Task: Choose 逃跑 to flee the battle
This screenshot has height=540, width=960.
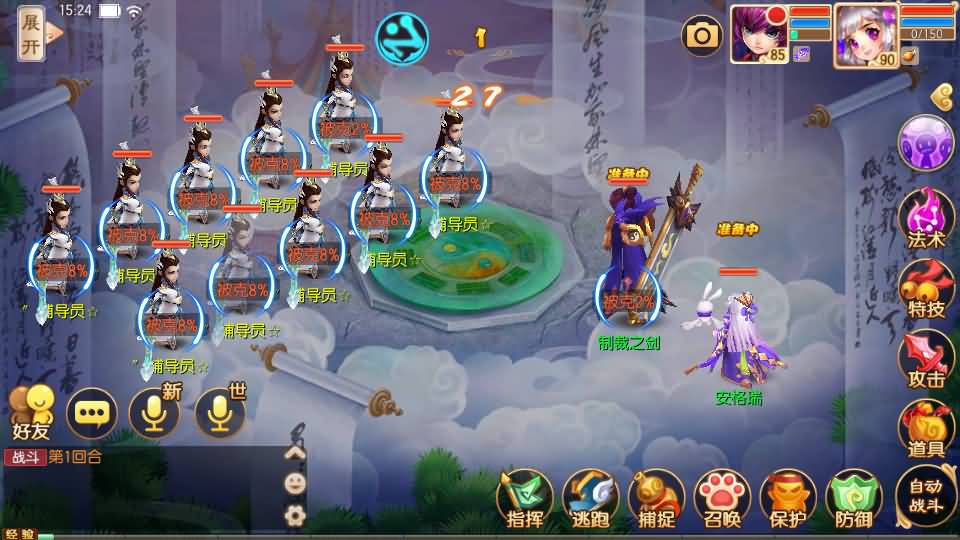Action: [x=590, y=498]
